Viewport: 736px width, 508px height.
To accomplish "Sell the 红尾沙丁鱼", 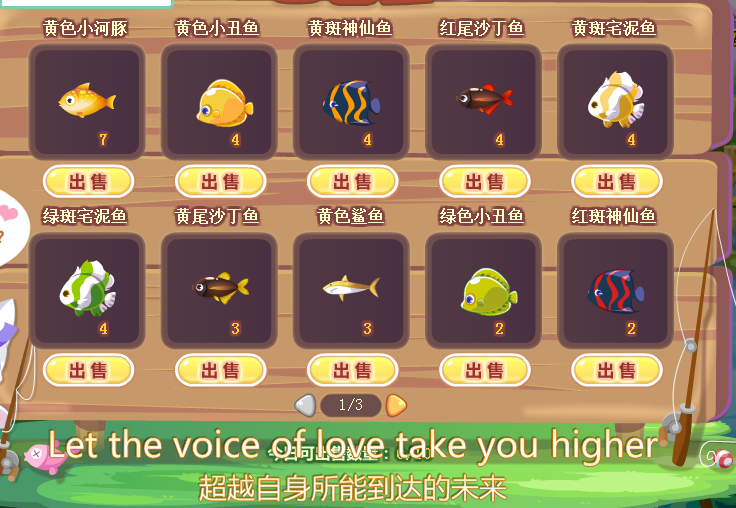I will (x=484, y=181).
